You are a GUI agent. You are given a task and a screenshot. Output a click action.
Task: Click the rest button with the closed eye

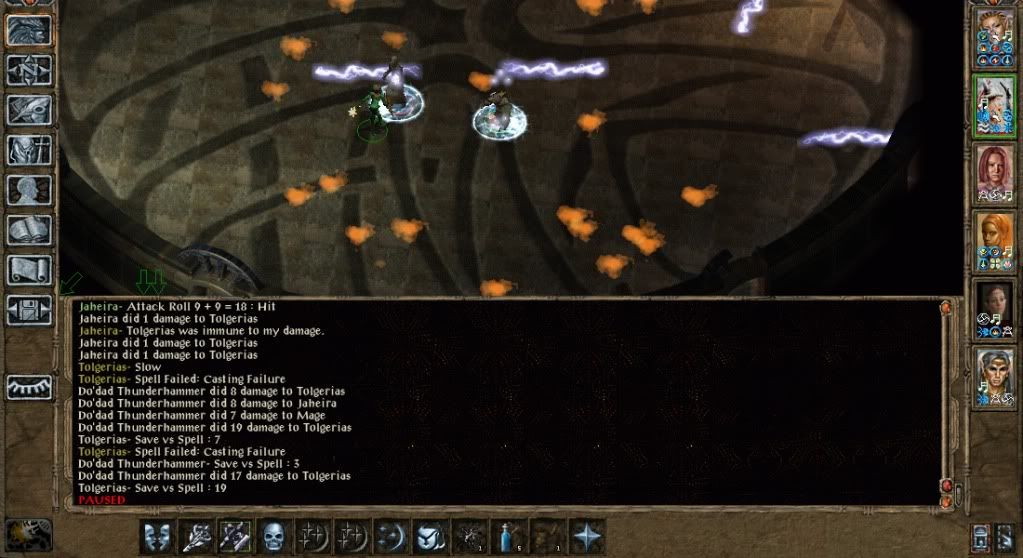coord(29,387)
